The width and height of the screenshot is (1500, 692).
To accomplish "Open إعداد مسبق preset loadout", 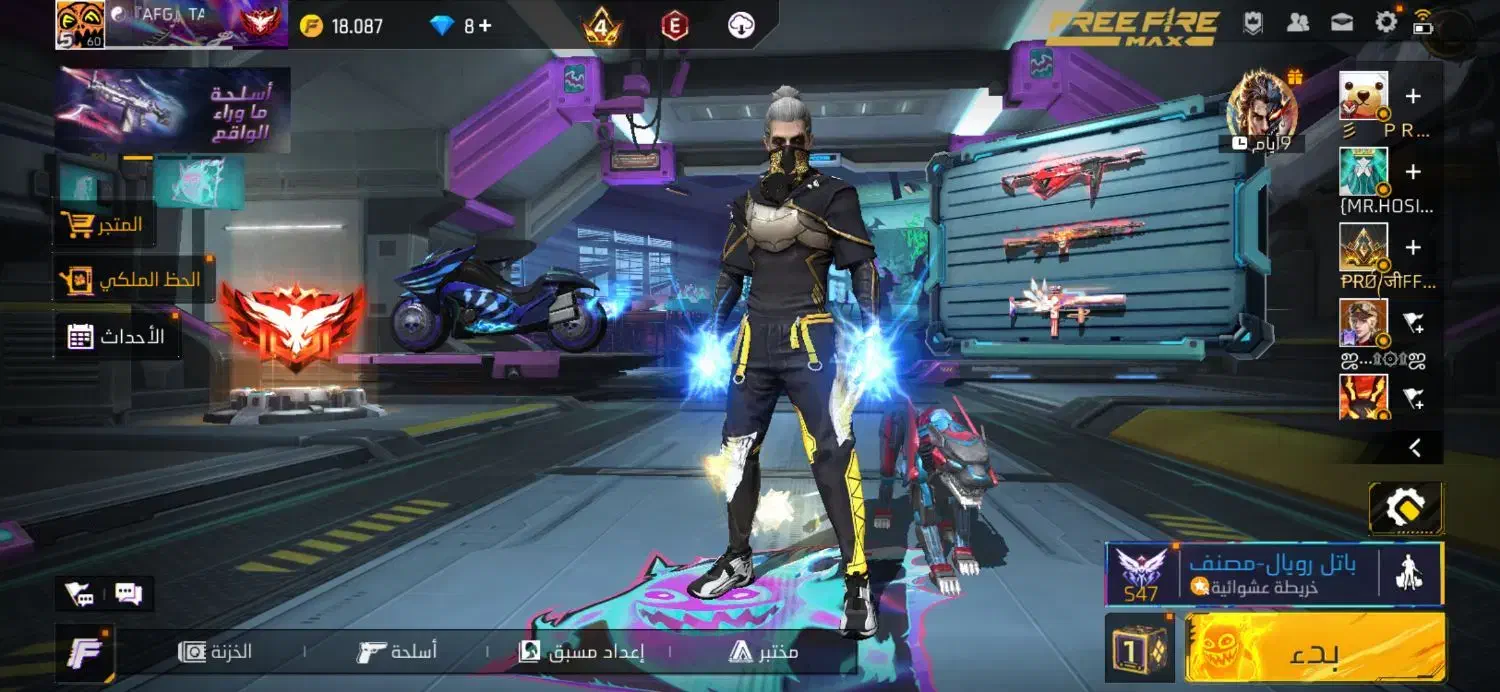I will pyautogui.click(x=581, y=652).
